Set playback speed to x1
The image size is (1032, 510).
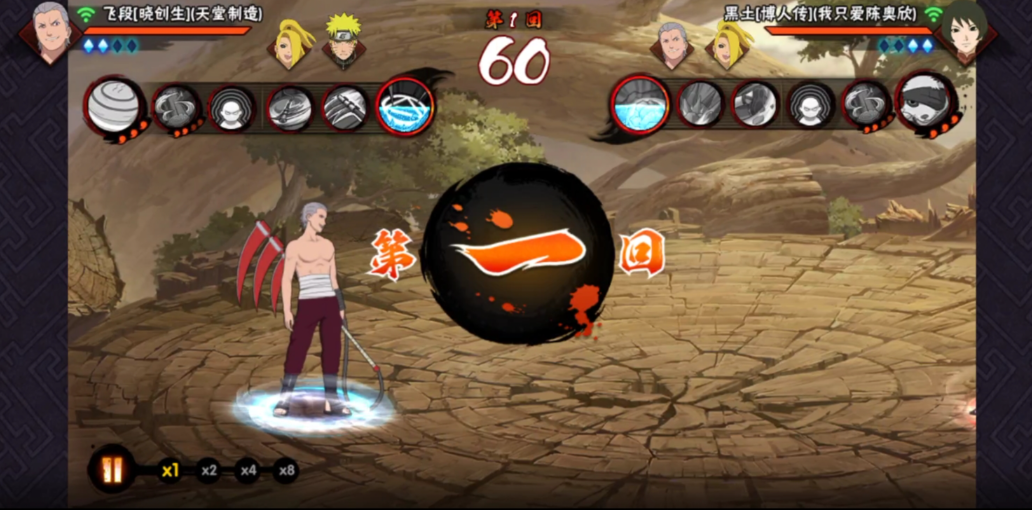click(x=170, y=470)
